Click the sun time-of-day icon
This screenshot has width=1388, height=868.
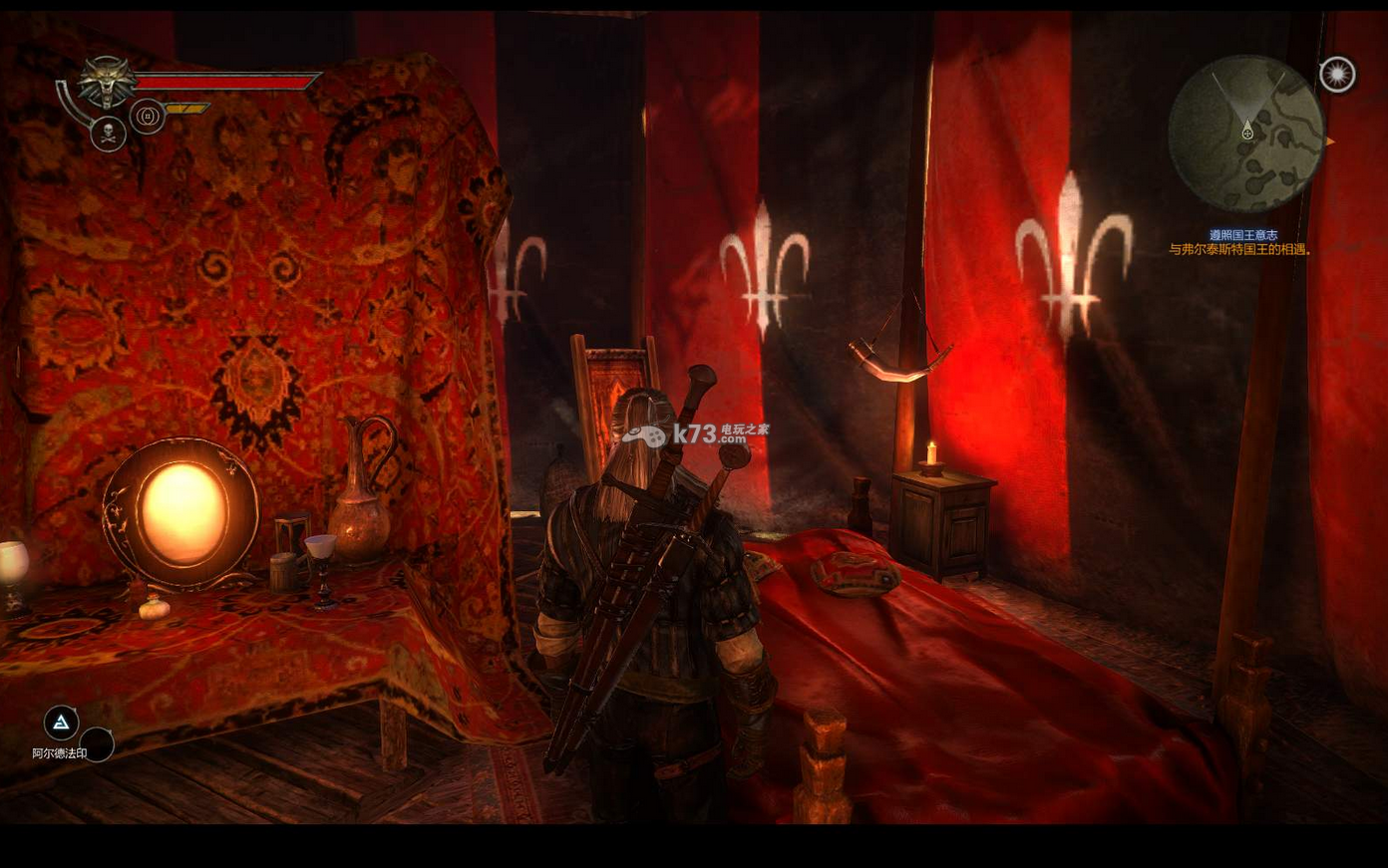pos(1337,75)
